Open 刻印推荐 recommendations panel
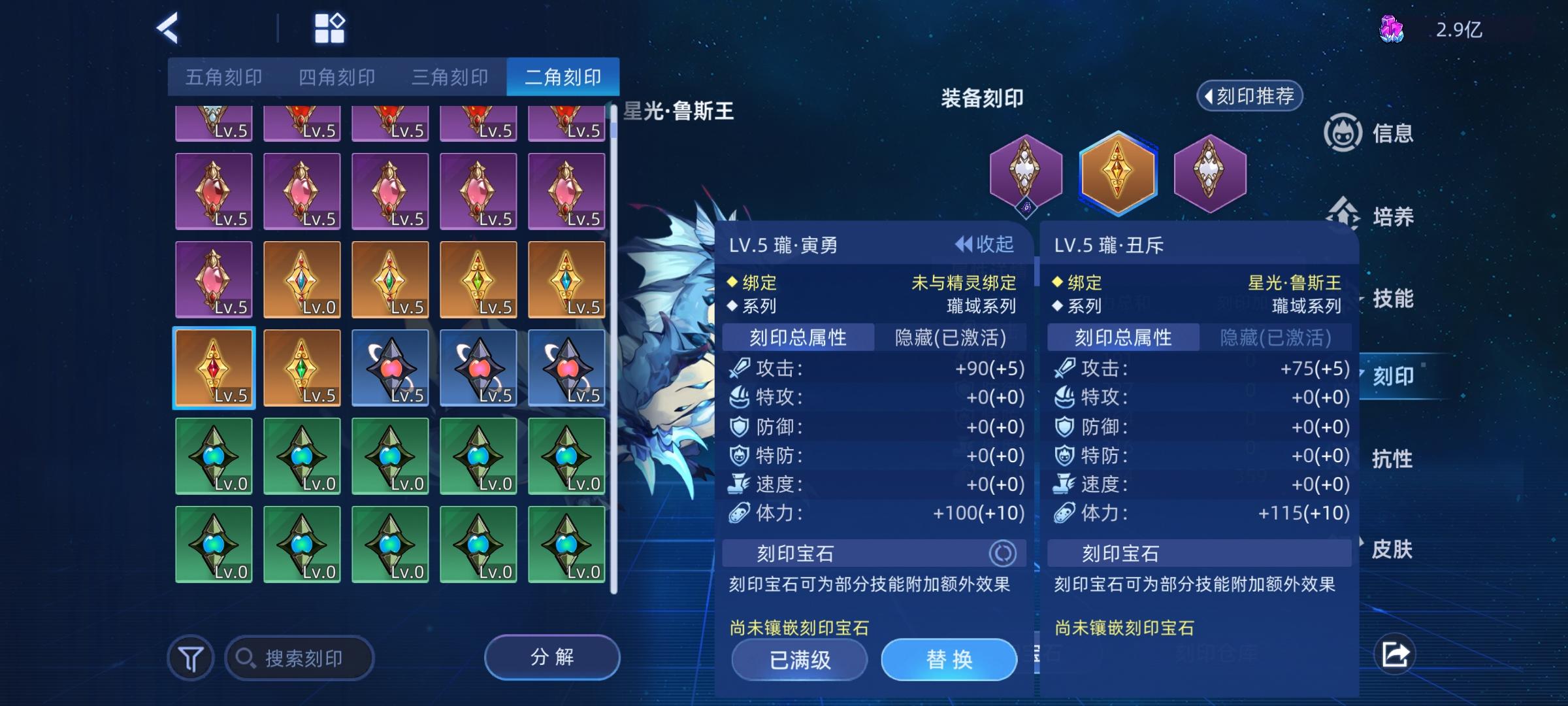 [x=1249, y=95]
